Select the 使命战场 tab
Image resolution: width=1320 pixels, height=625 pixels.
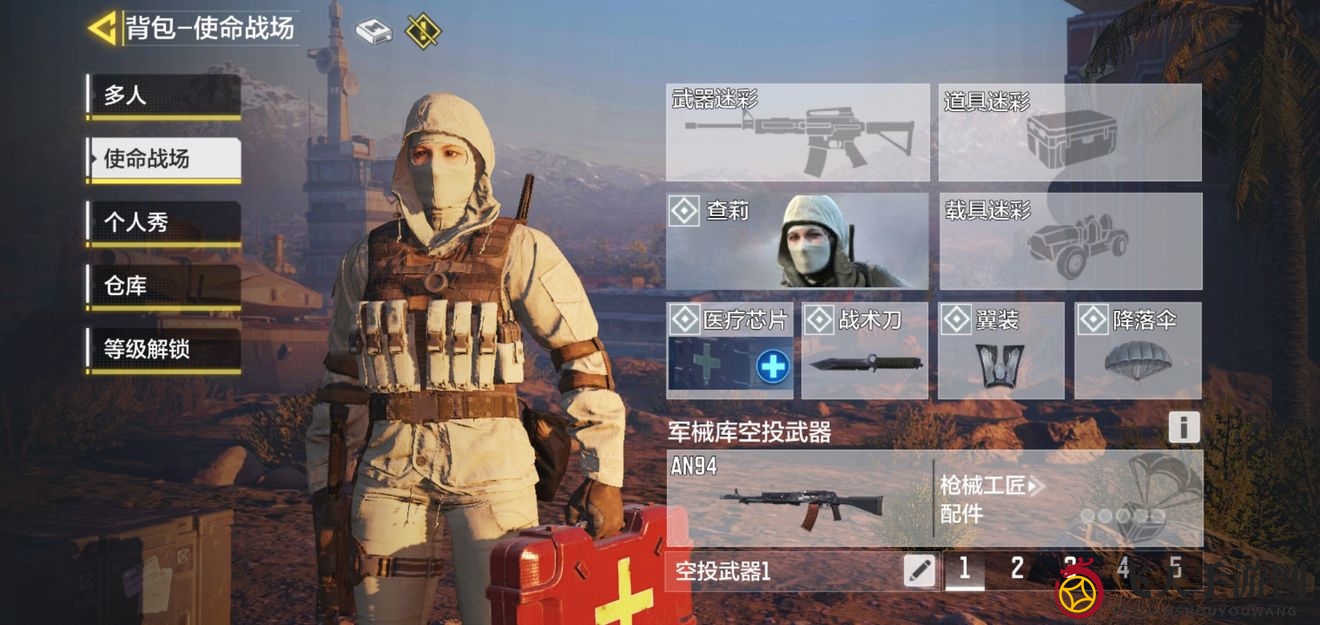tap(163, 159)
